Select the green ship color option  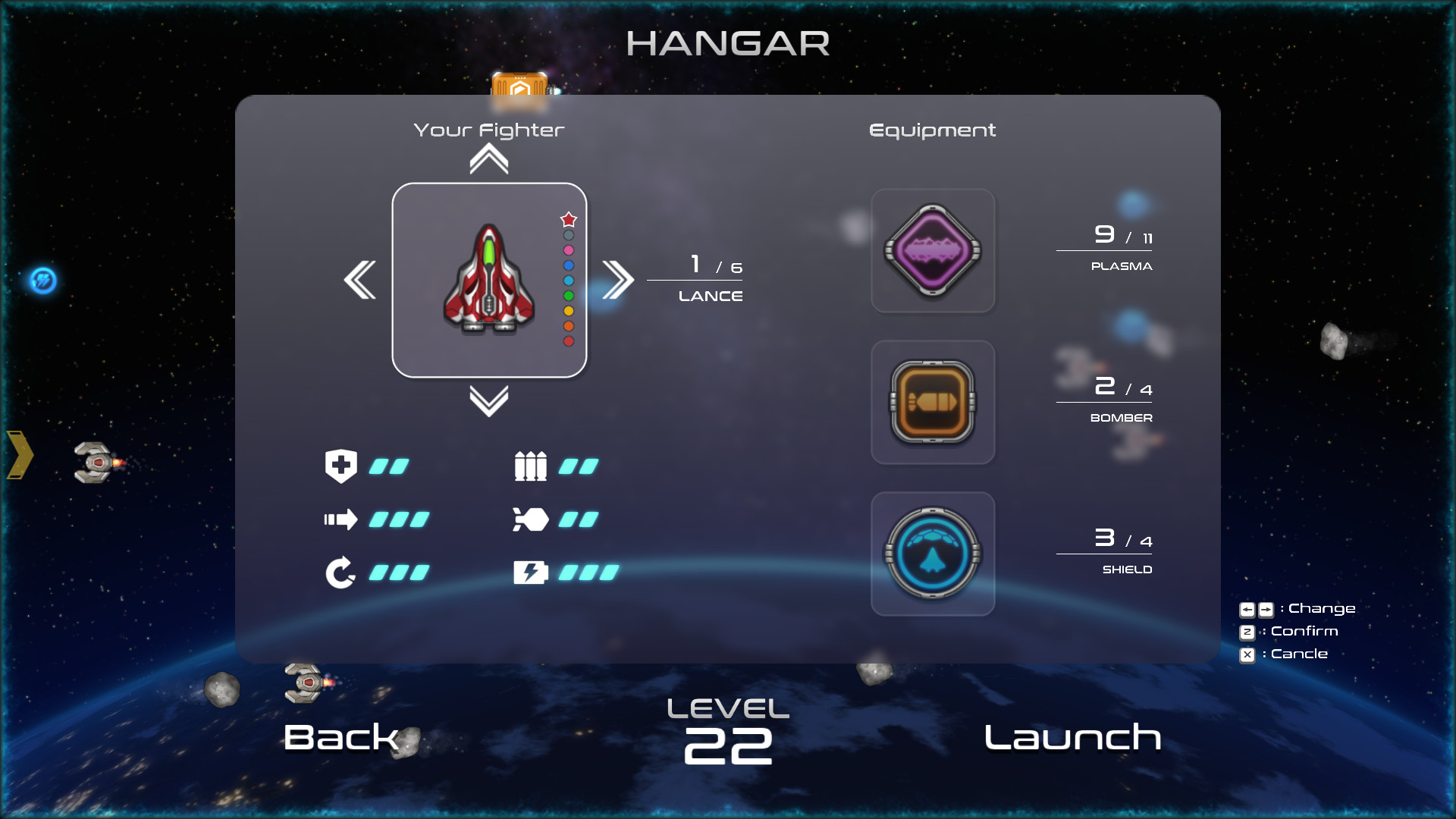tap(568, 296)
